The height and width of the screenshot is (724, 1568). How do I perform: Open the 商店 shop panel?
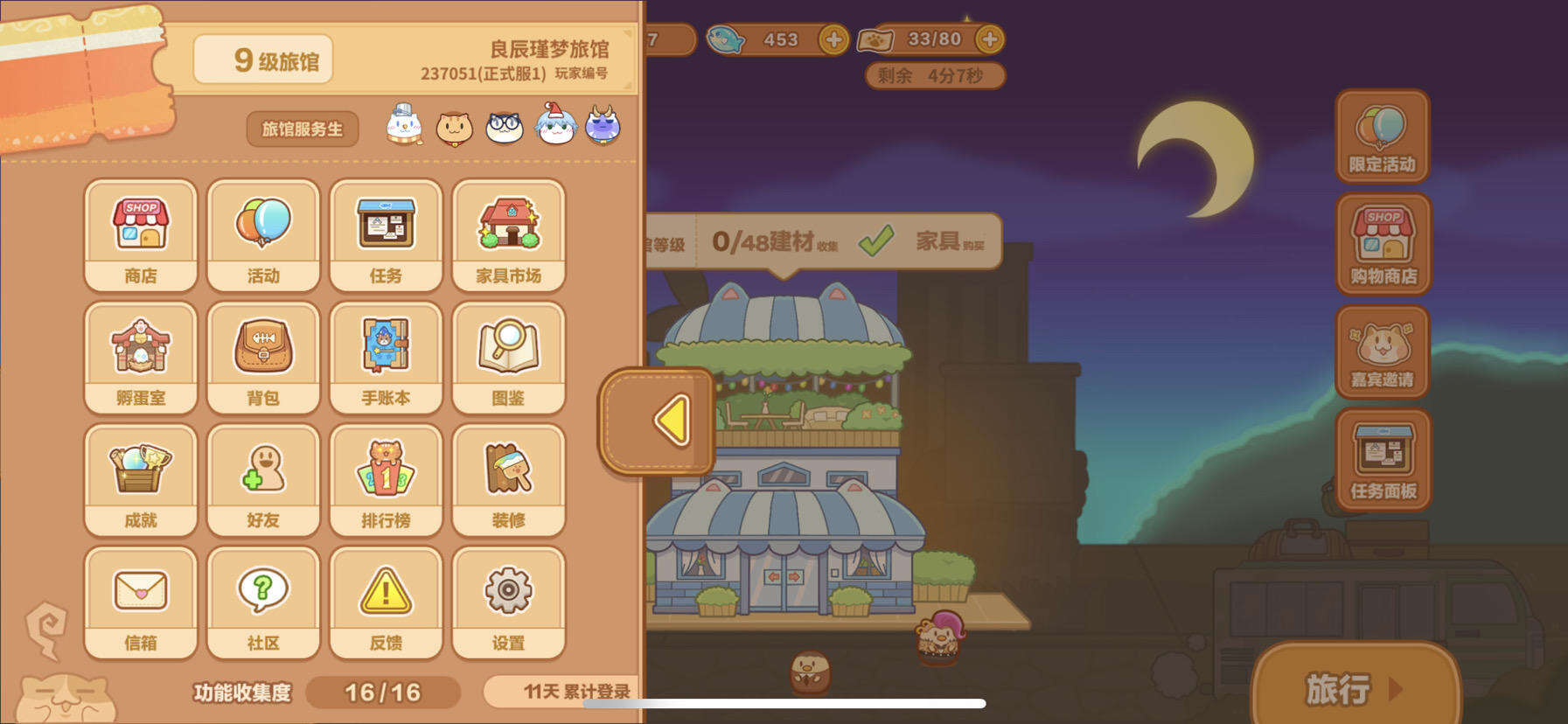[x=140, y=232]
